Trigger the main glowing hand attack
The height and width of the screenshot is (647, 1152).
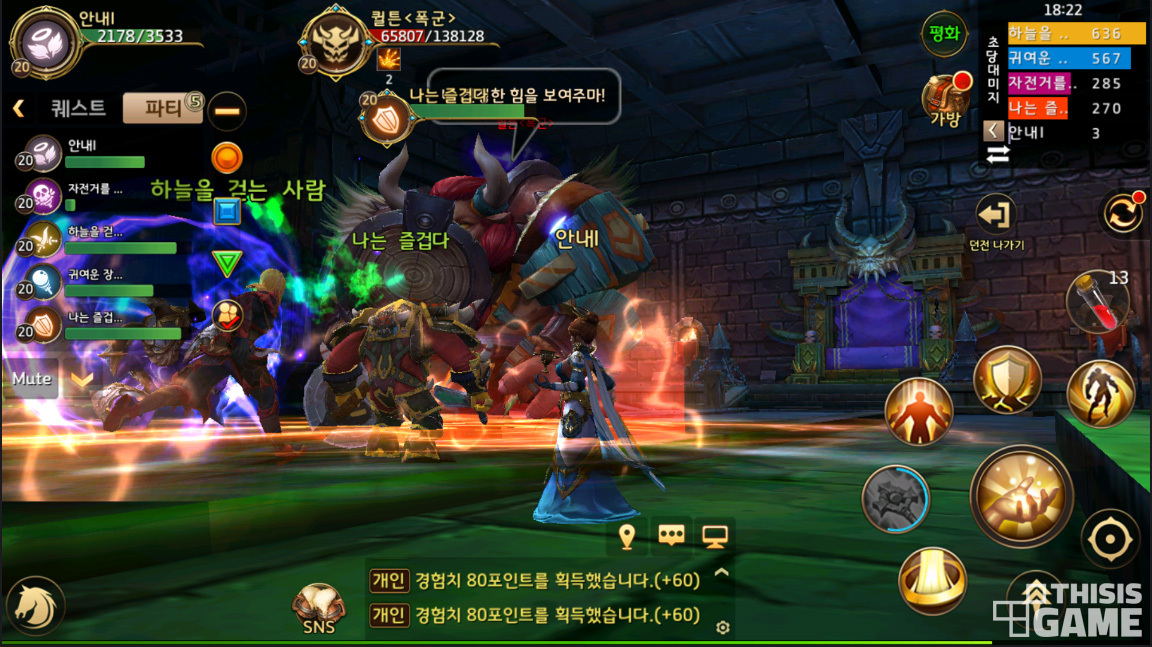click(1021, 496)
